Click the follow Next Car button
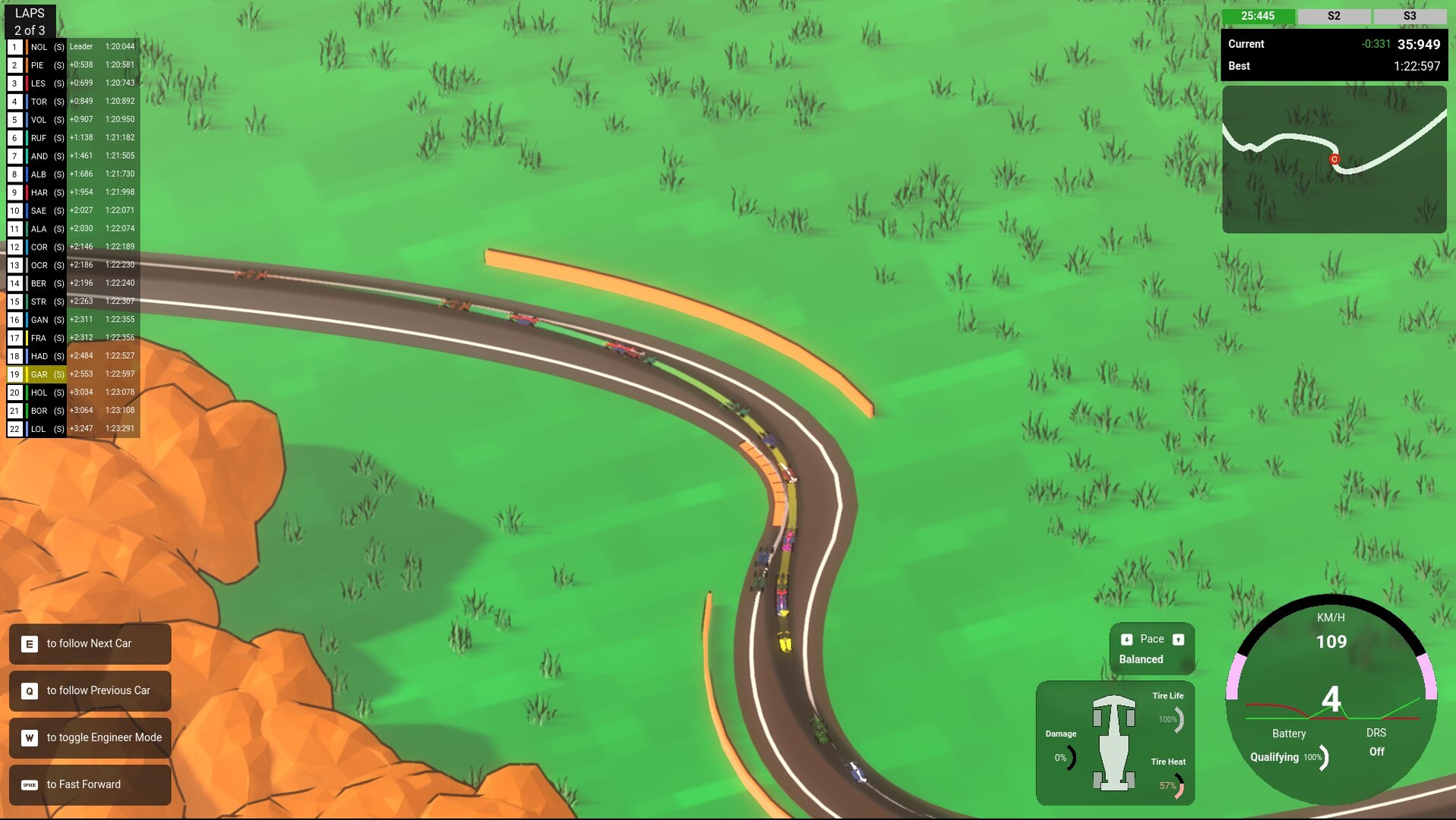The image size is (1456, 820). [90, 643]
